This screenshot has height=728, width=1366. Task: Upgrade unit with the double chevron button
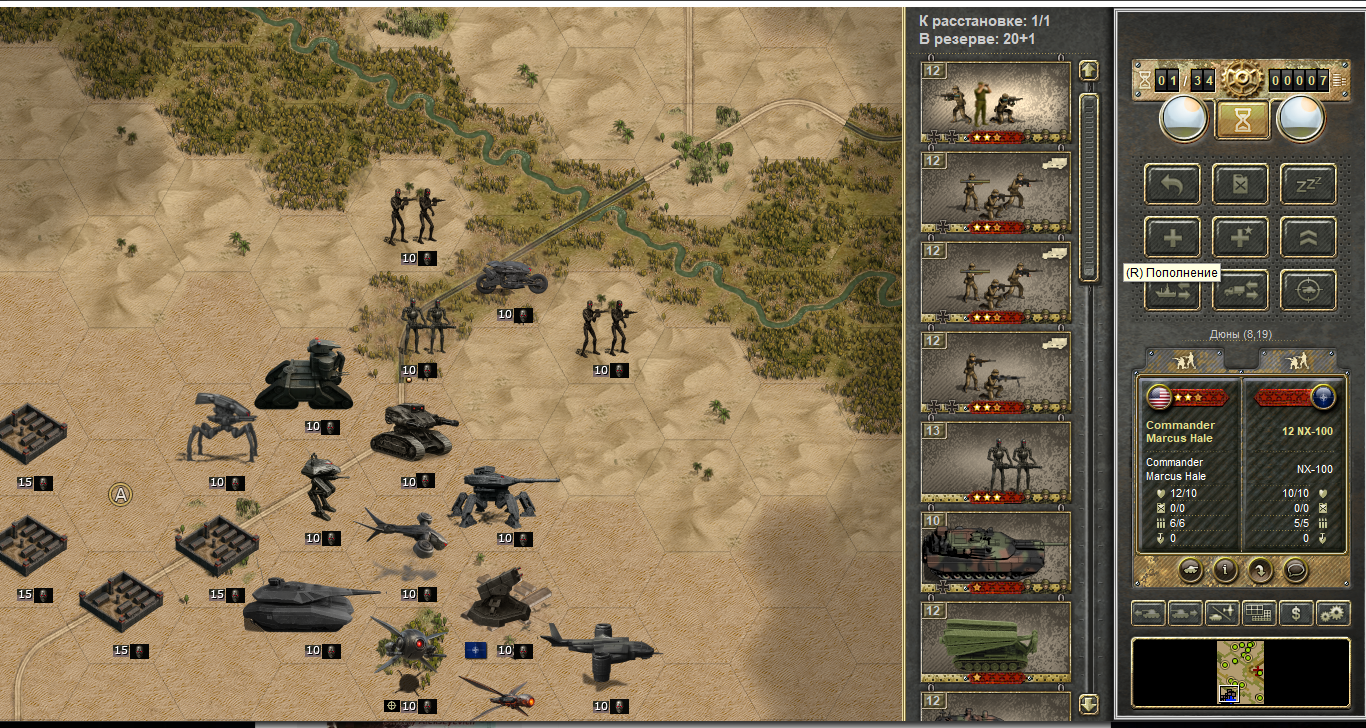1308,238
